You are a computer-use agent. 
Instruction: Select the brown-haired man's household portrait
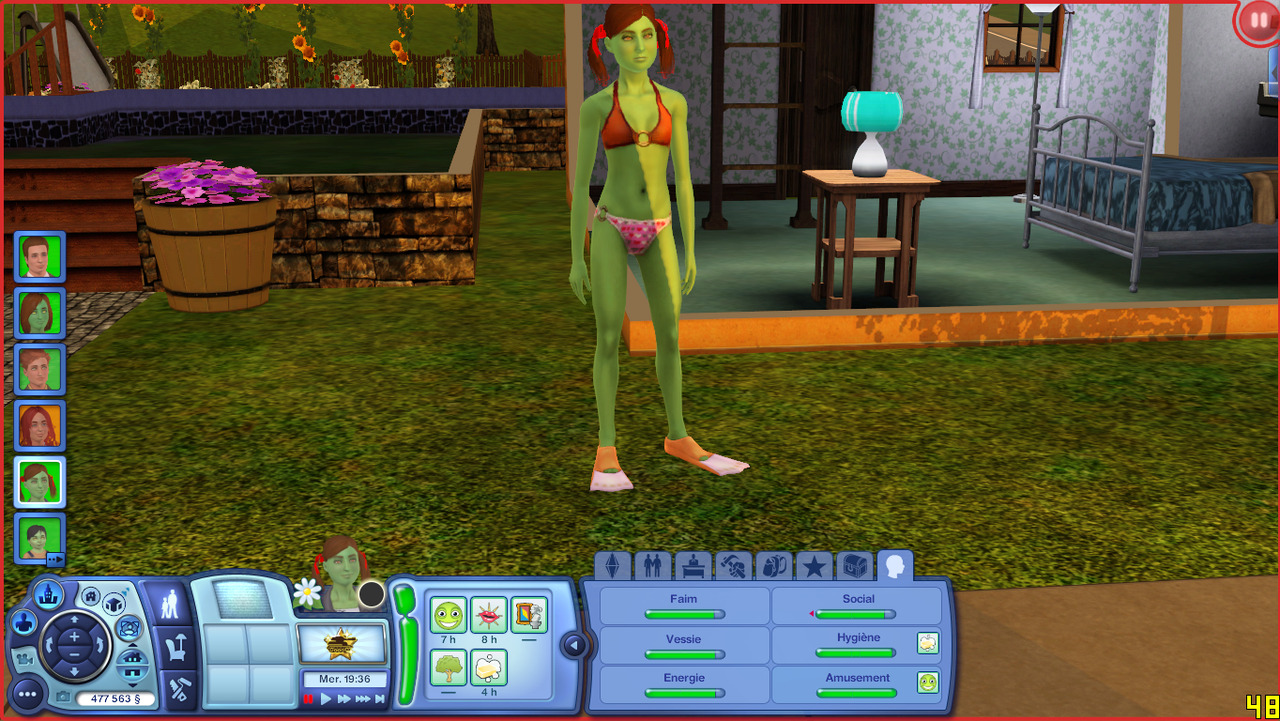pos(40,257)
